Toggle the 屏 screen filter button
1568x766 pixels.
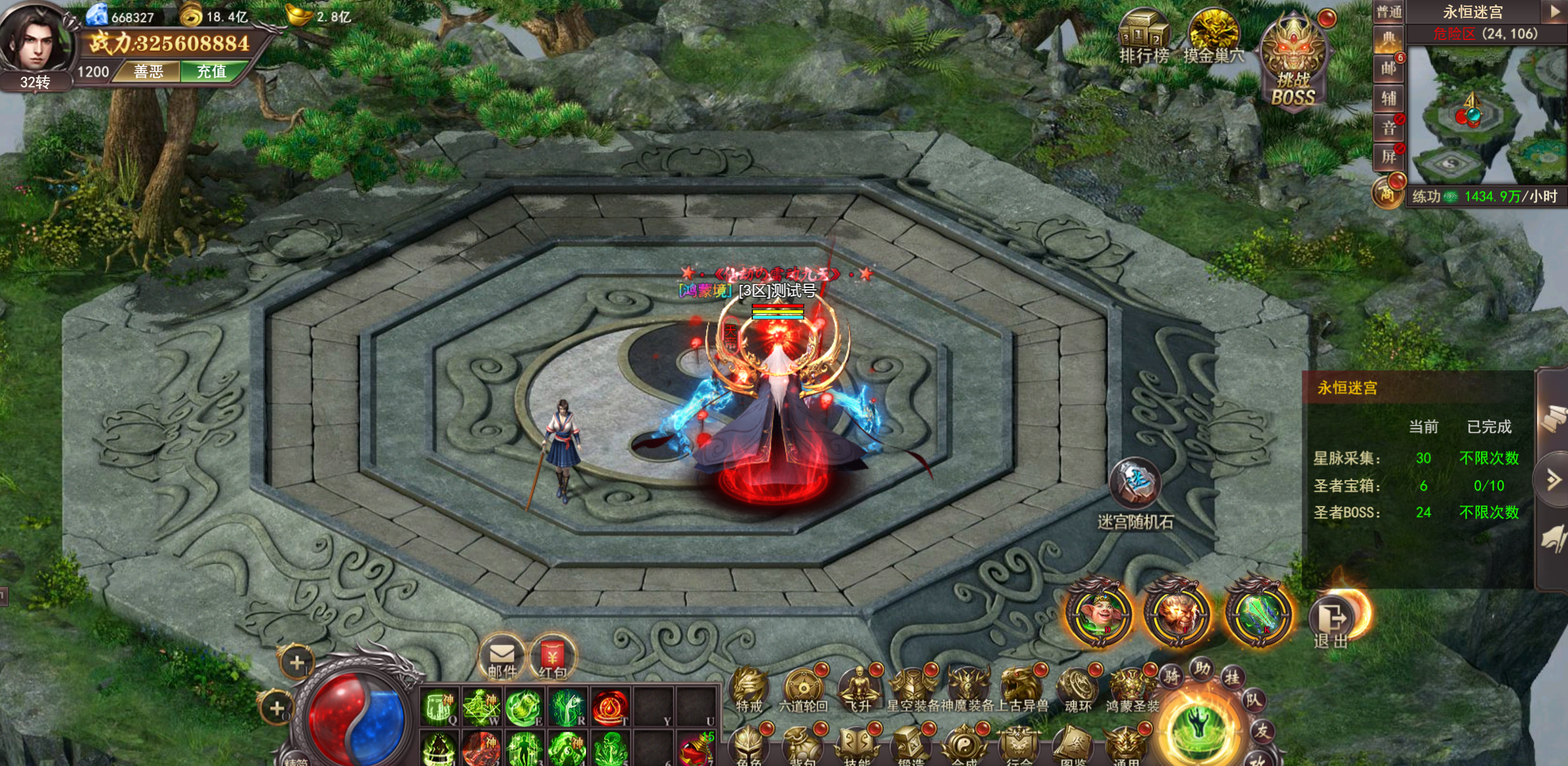pos(1388,157)
